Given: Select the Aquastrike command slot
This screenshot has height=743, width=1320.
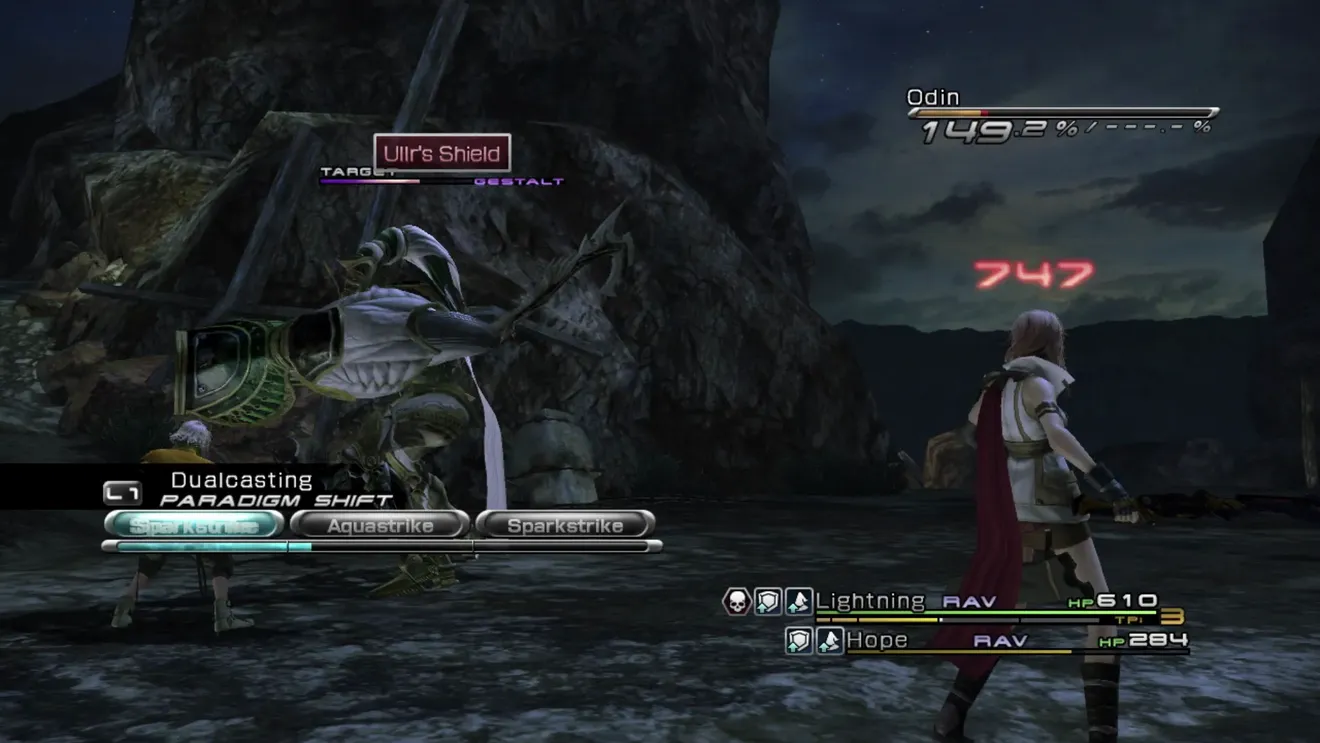Looking at the screenshot, I should (379, 525).
